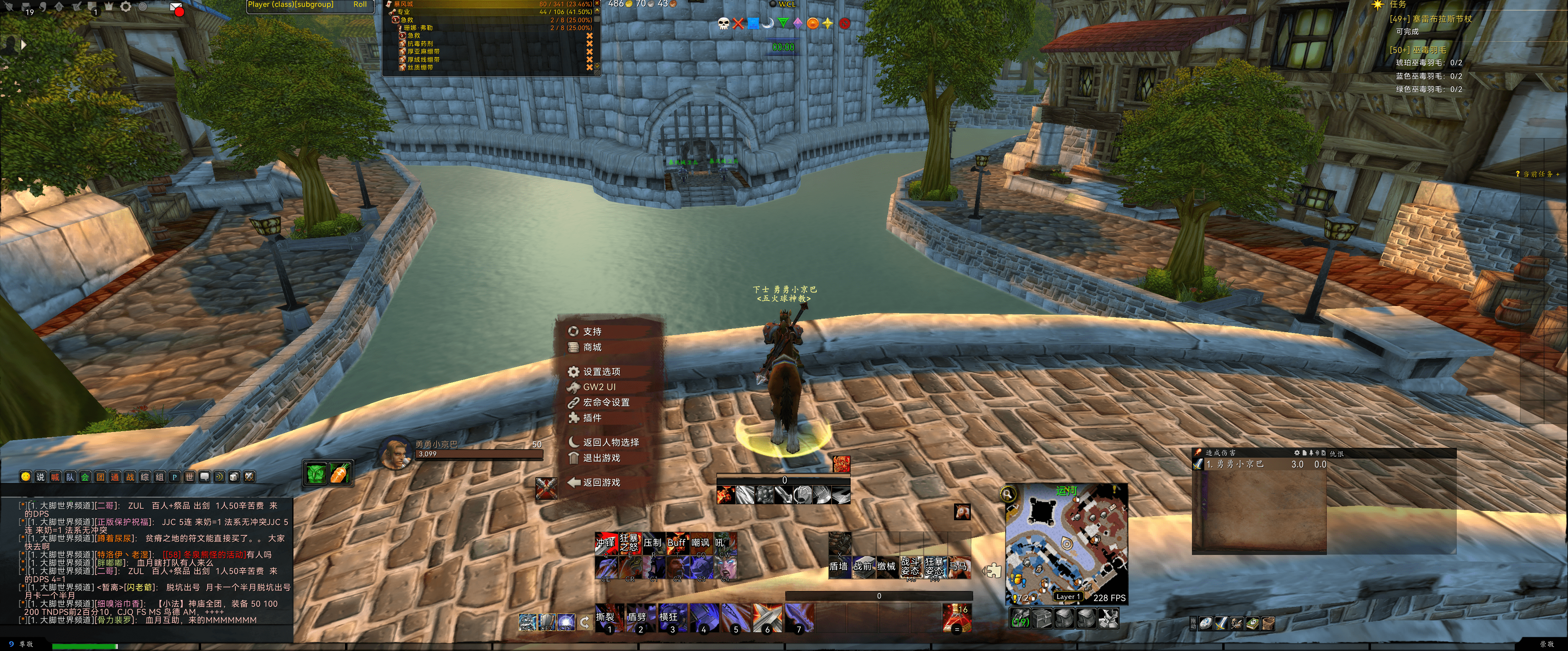The height and width of the screenshot is (651, 1568).
Task: Select 返回游戏 to resume playing
Action: pos(601,483)
